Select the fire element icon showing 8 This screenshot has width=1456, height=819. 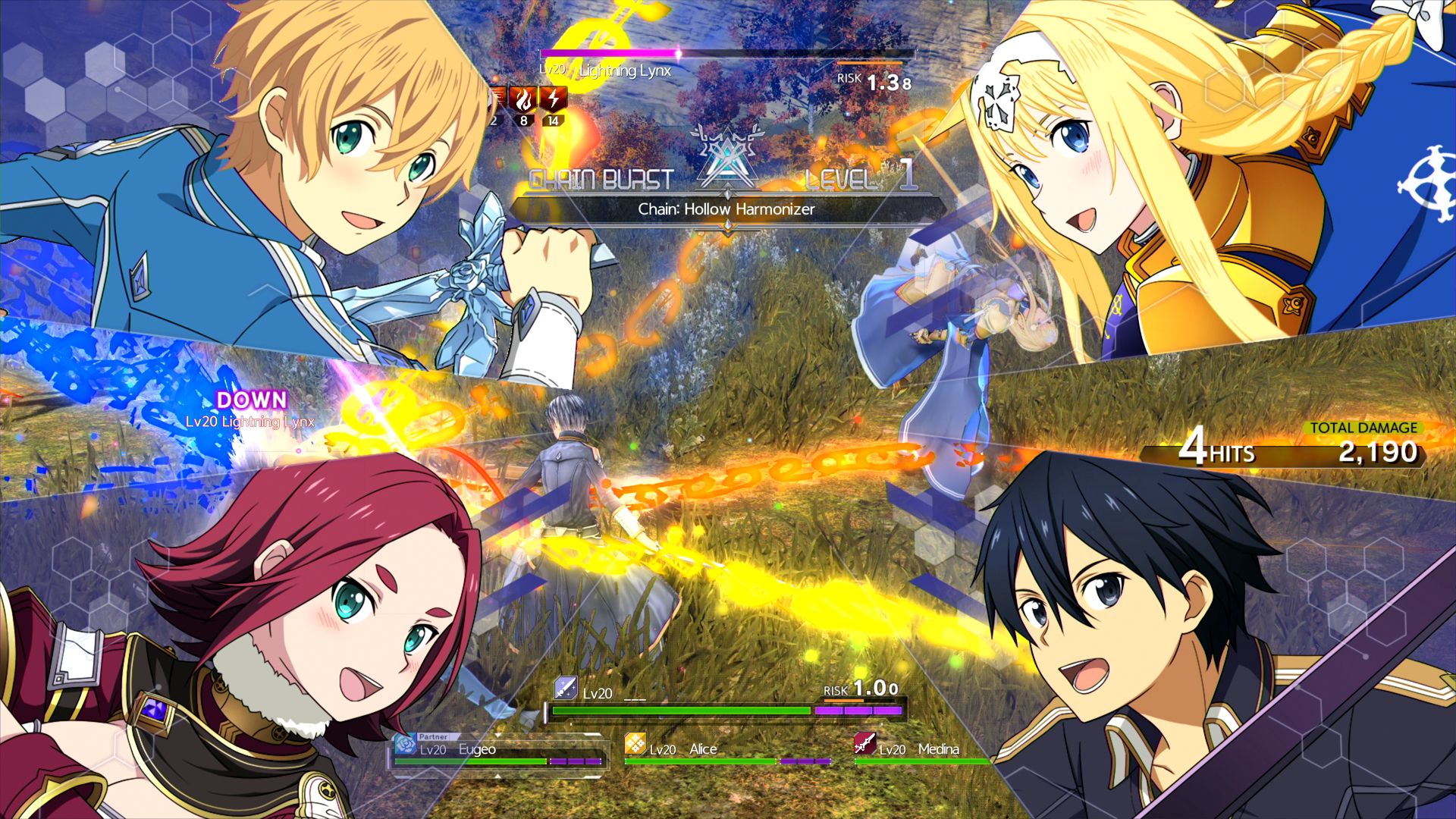click(x=524, y=99)
